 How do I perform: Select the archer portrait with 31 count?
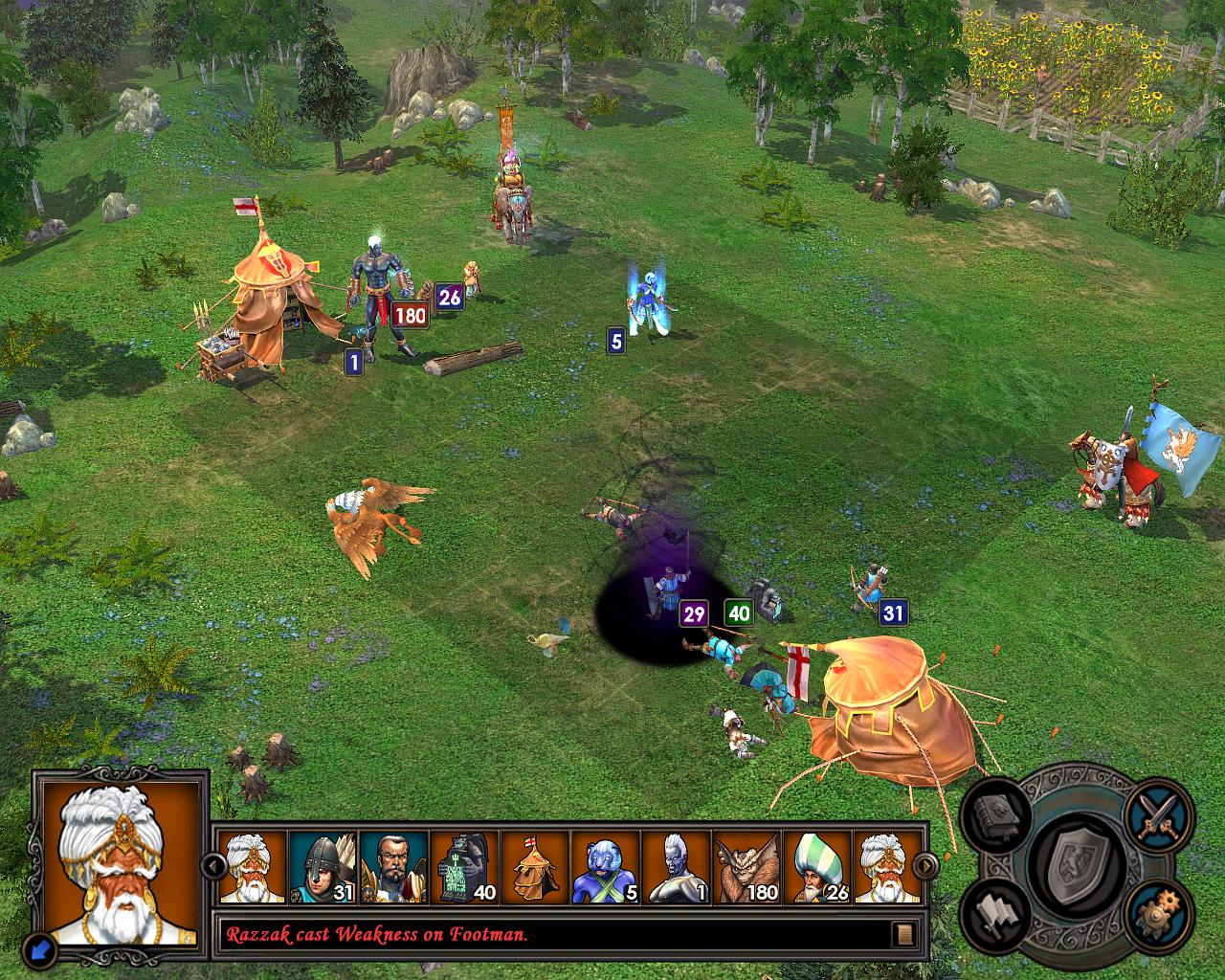323,868
